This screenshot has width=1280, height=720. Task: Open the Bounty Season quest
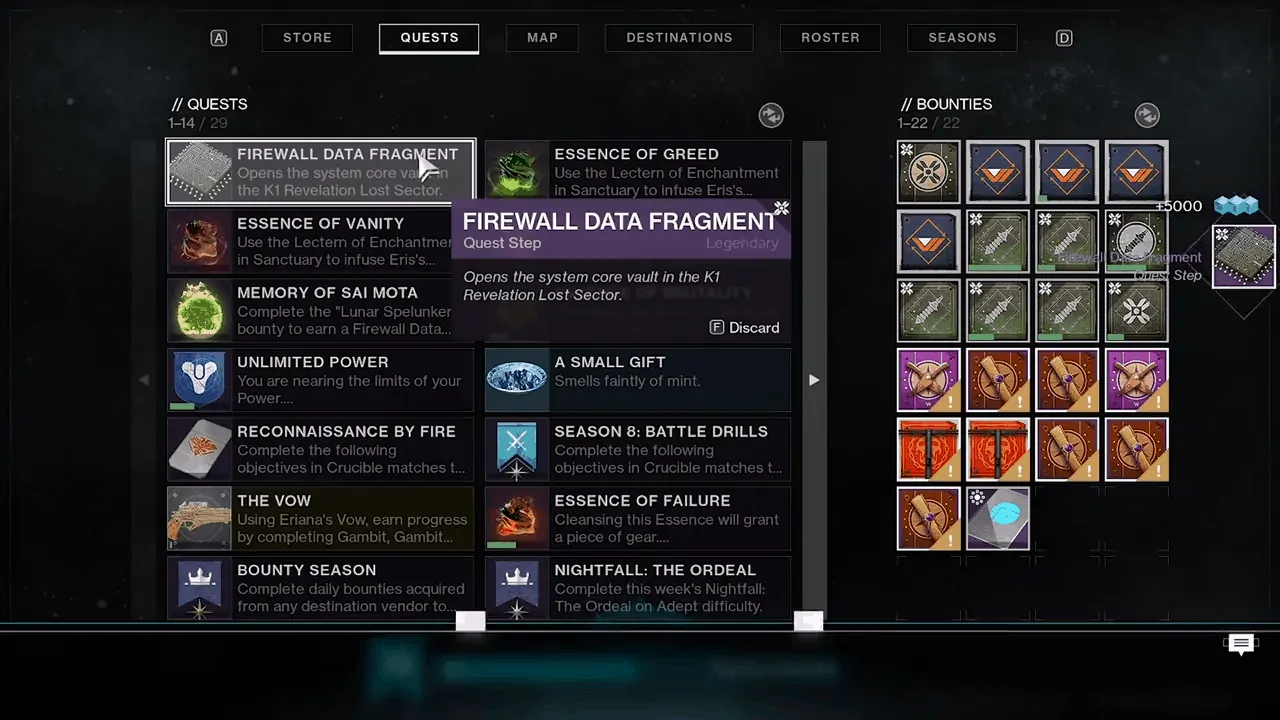point(320,586)
